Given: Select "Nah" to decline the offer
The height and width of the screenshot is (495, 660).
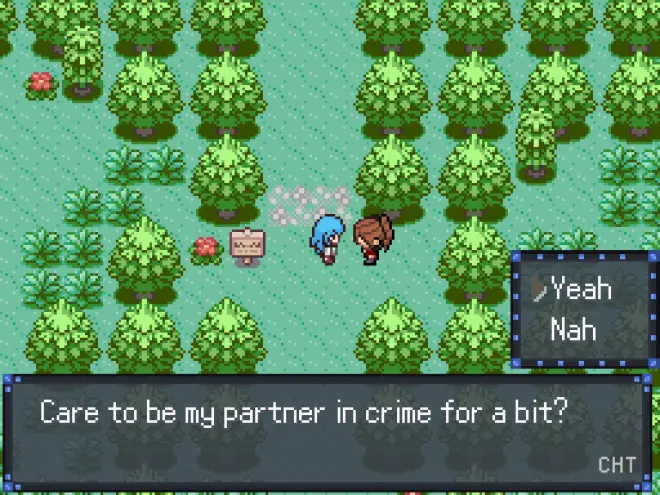Looking at the screenshot, I should tap(573, 329).
